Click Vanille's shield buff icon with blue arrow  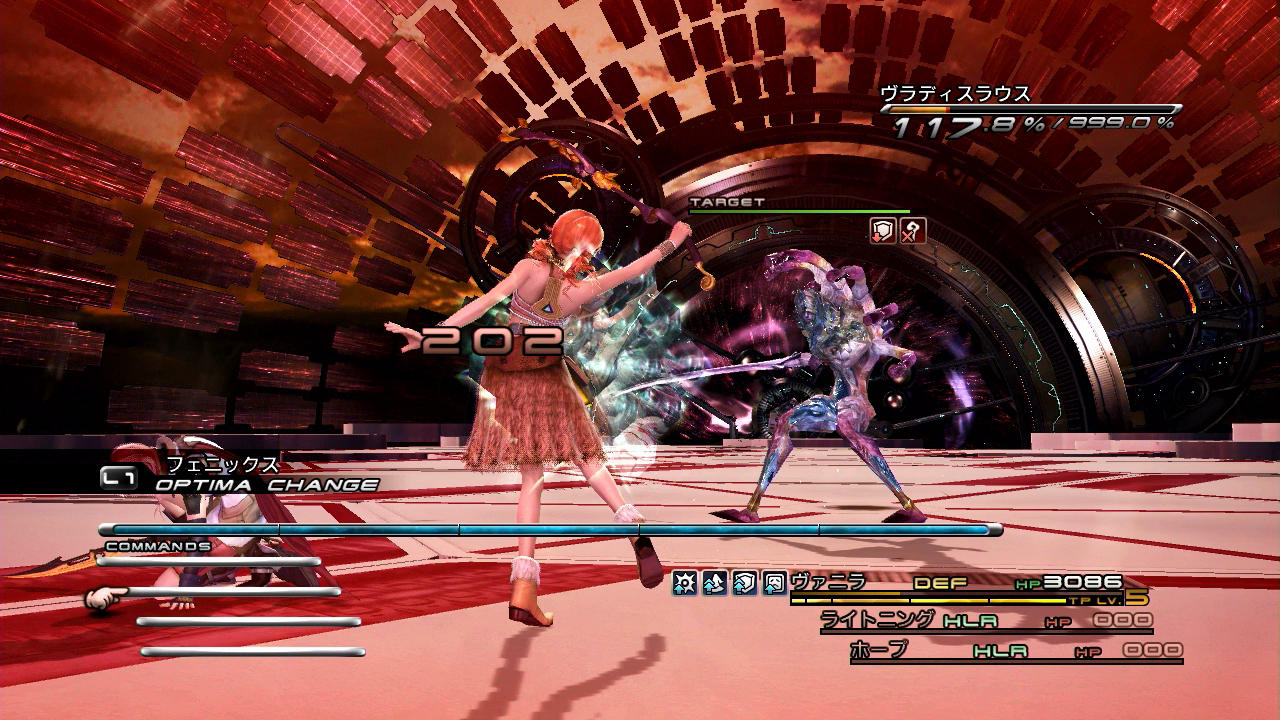(x=744, y=583)
